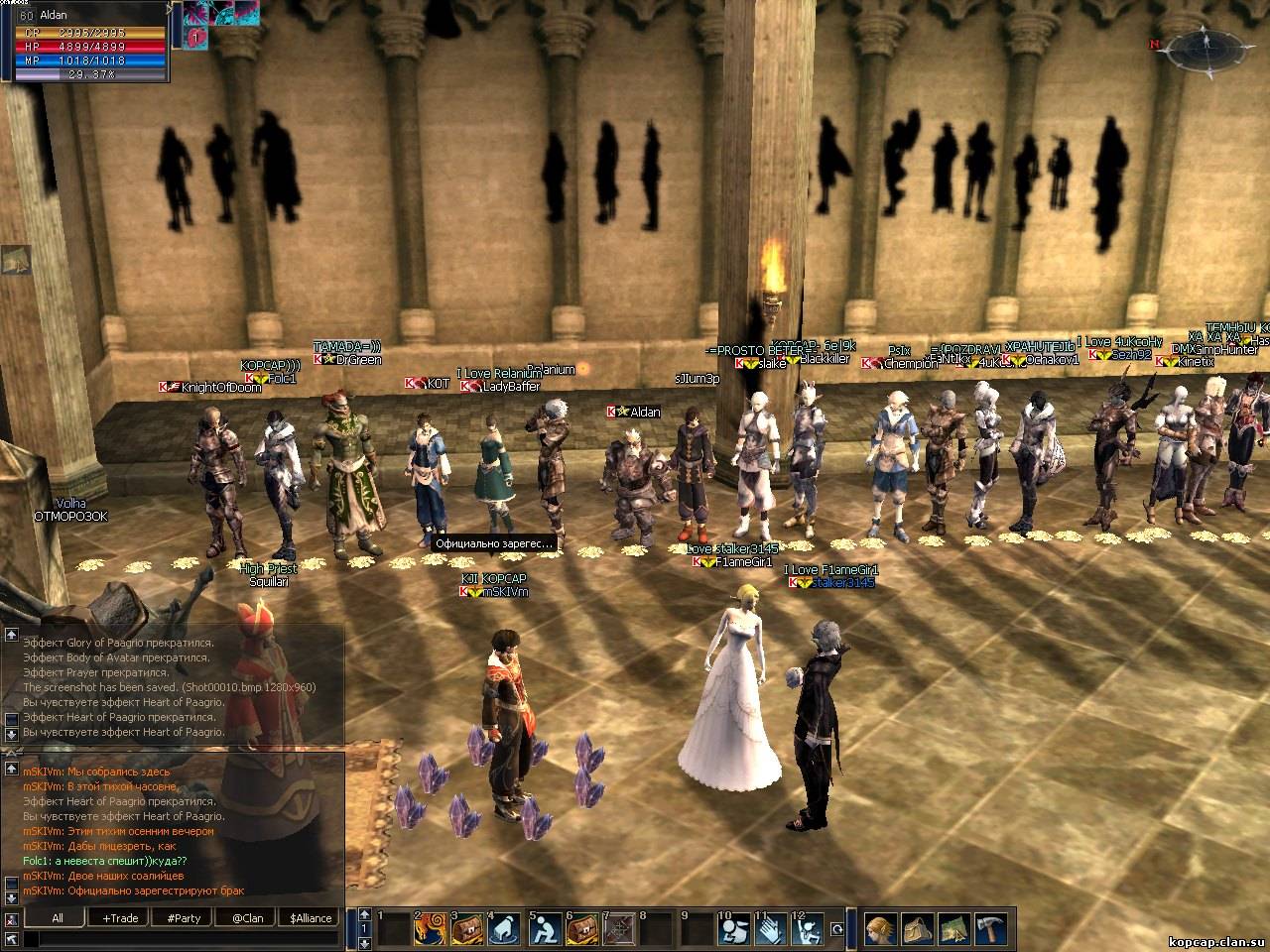The image size is (1270, 952).
Task: Switch to the @Clan chat tab
Action: click(x=247, y=918)
